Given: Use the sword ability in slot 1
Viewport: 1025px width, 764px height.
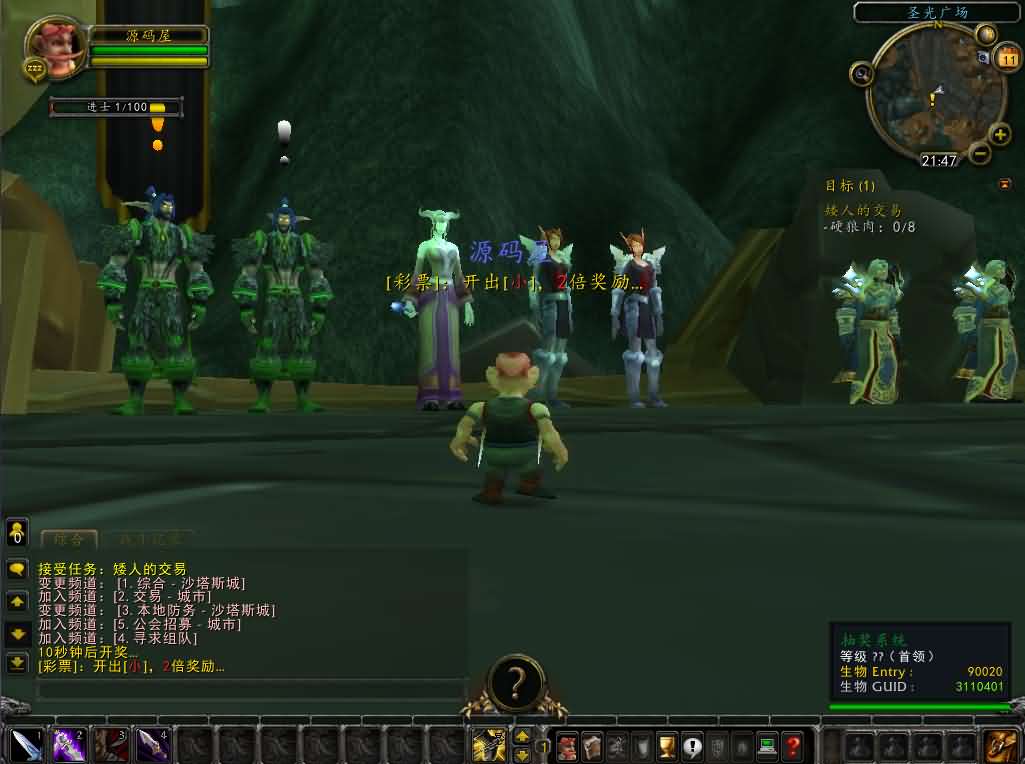Looking at the screenshot, I should pyautogui.click(x=26, y=745).
